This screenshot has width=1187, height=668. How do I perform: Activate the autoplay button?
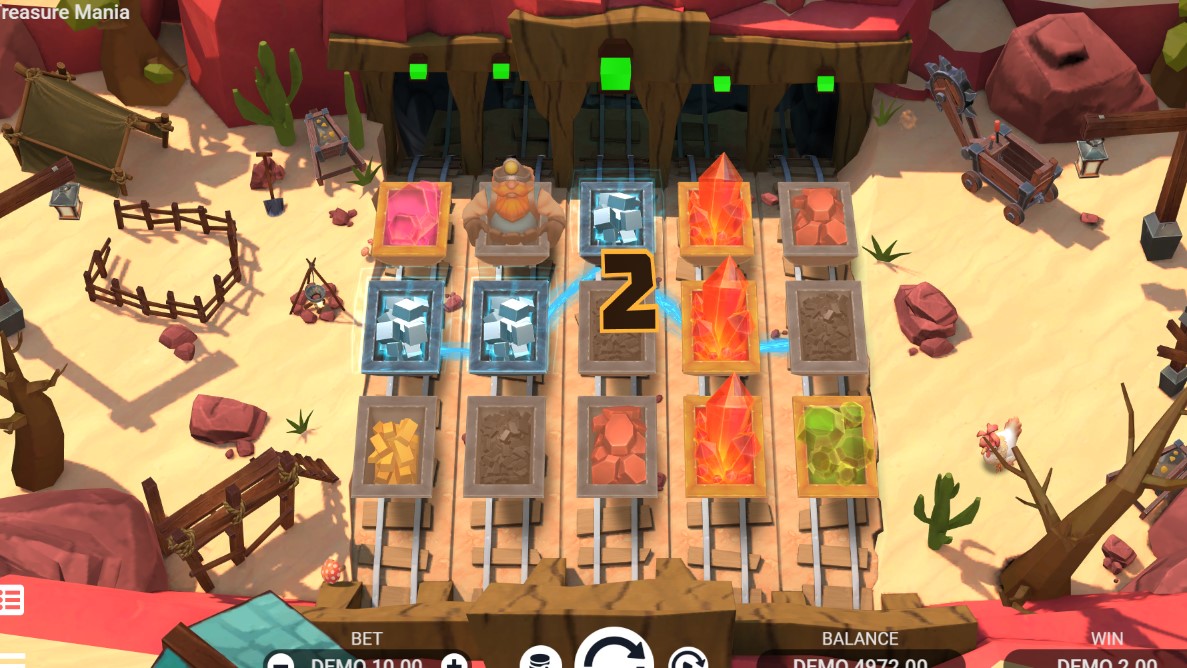click(687, 660)
